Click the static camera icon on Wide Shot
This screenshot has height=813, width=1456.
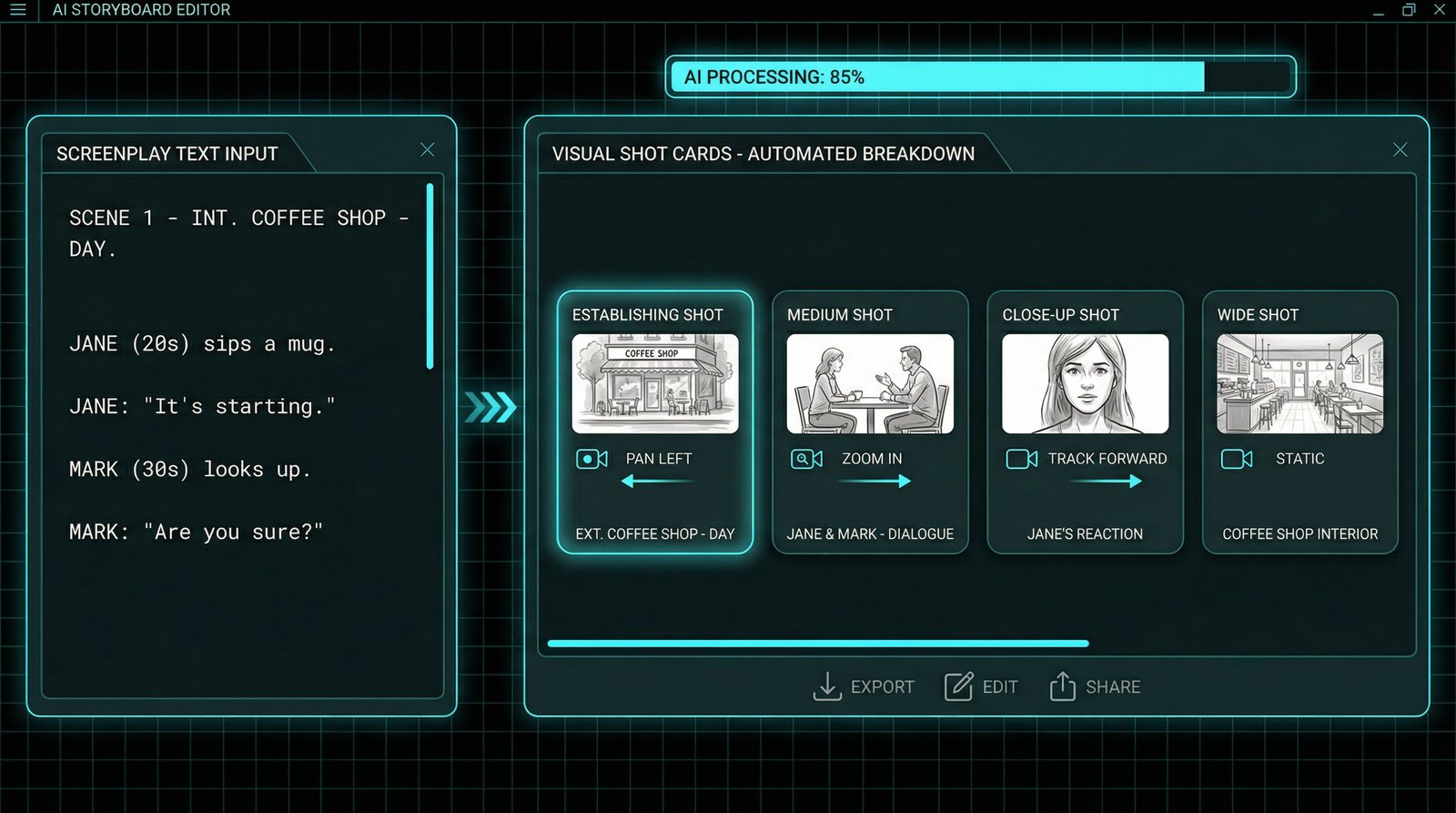tap(1236, 459)
